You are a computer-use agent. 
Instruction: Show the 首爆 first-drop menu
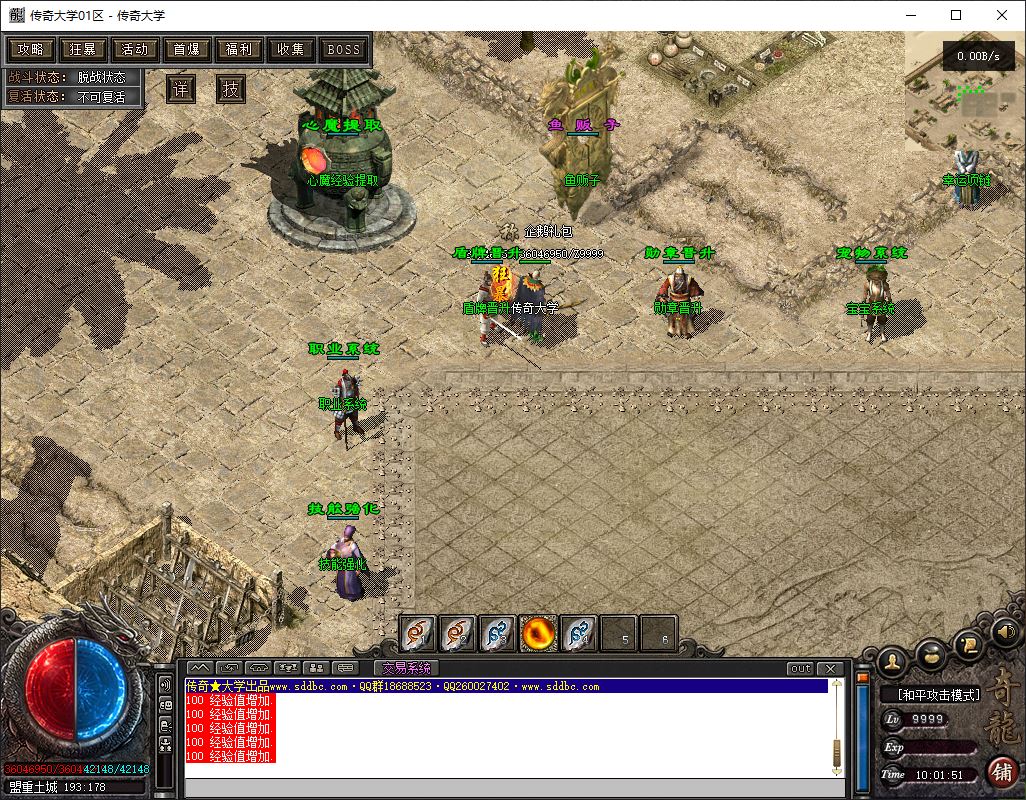pos(187,49)
